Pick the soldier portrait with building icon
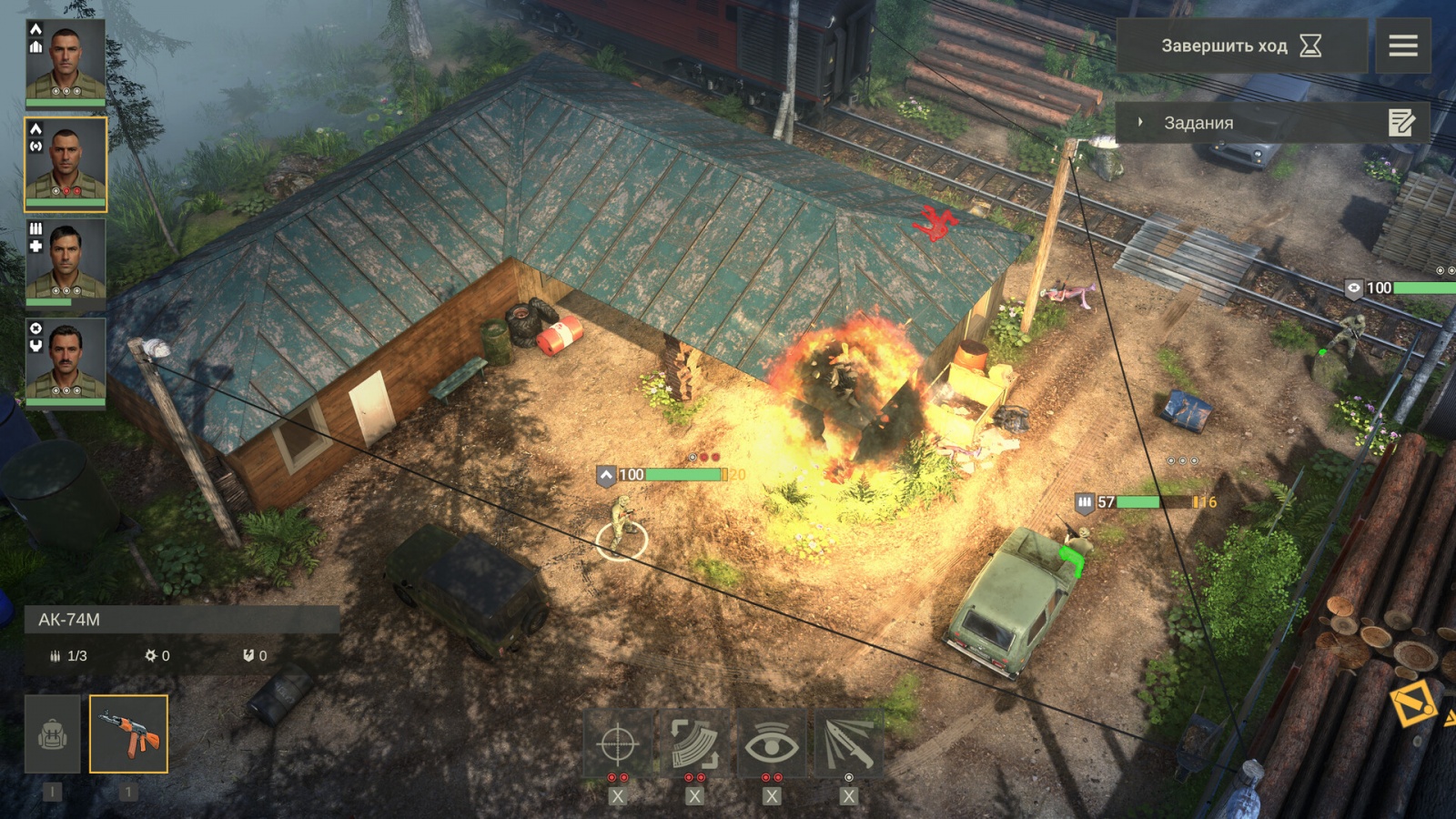 pos(66,62)
